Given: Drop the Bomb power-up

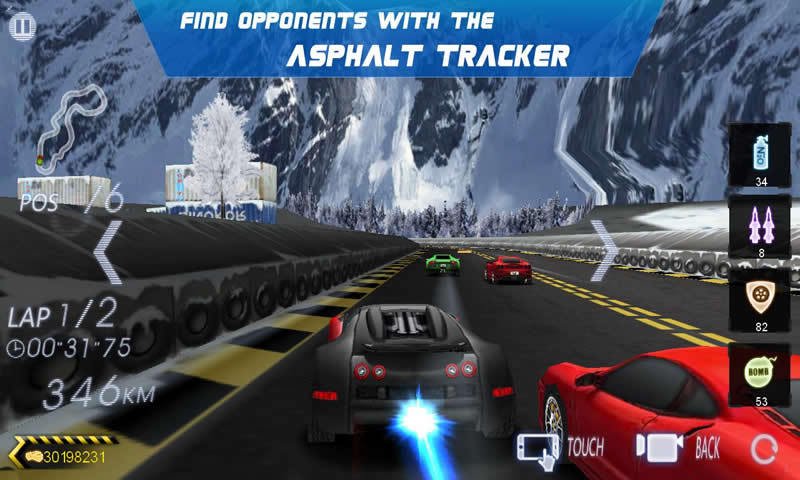Looking at the screenshot, I should 761,372.
